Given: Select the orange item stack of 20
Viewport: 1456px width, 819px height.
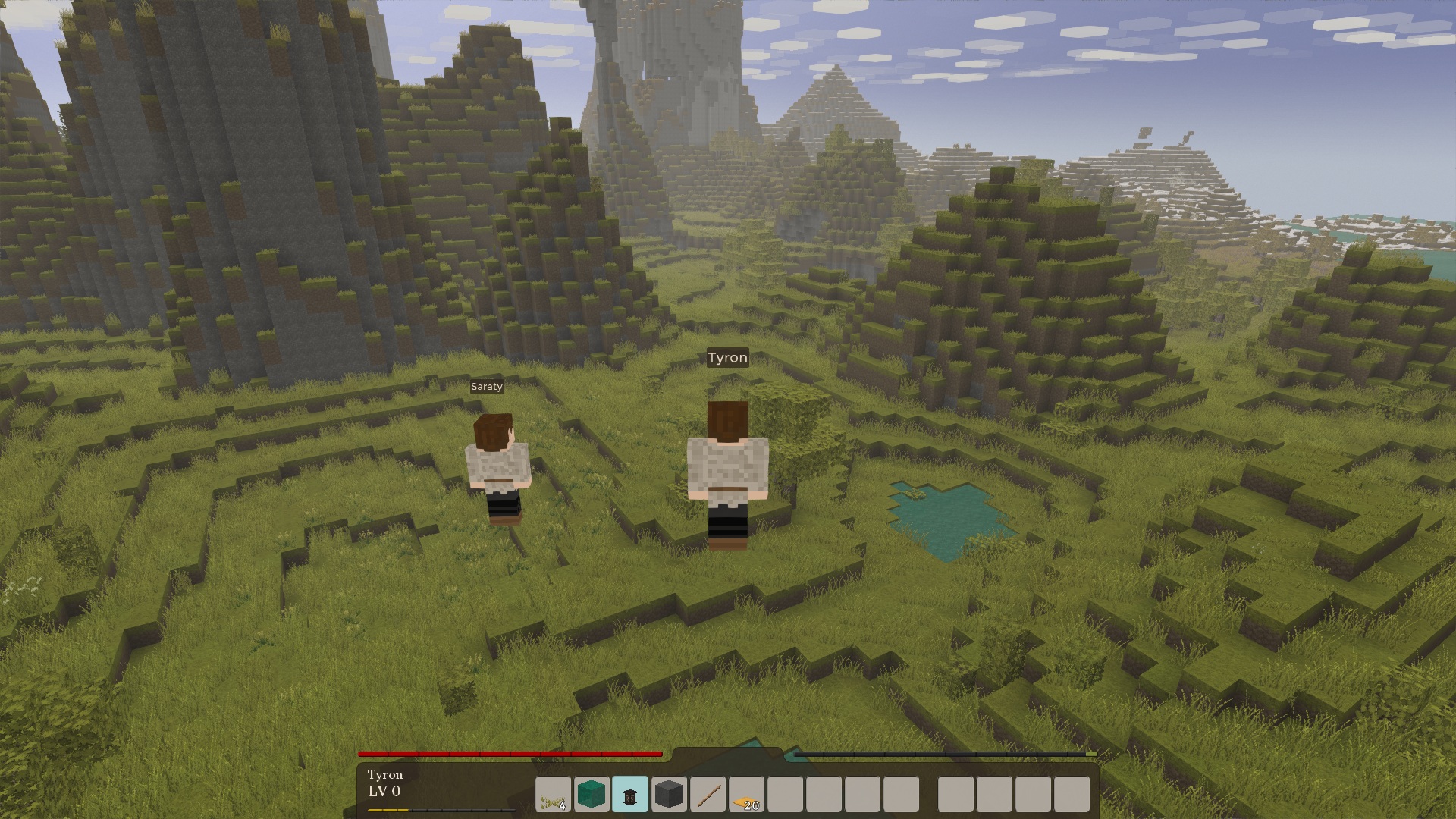Looking at the screenshot, I should click(x=746, y=795).
